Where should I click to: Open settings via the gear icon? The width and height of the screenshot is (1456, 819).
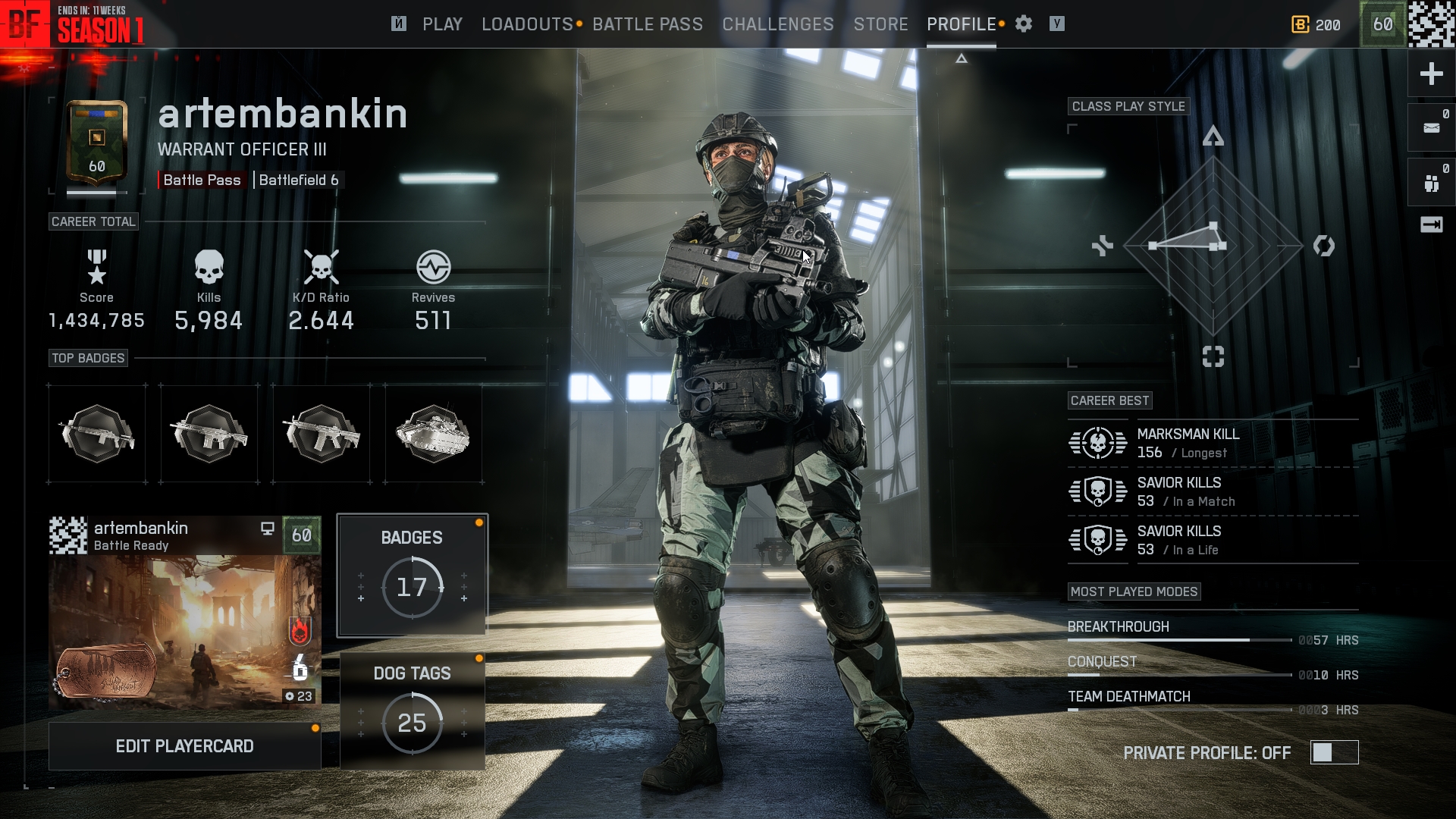pyautogui.click(x=1024, y=24)
